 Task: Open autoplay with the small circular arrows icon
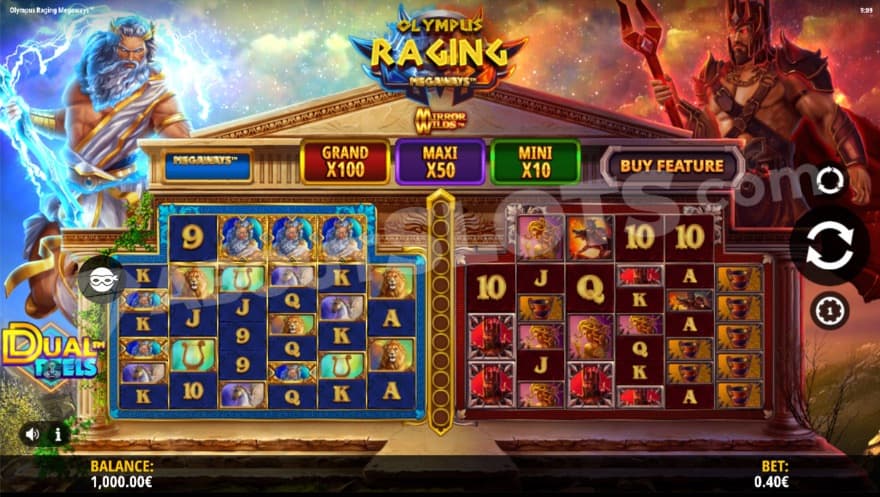click(x=829, y=181)
